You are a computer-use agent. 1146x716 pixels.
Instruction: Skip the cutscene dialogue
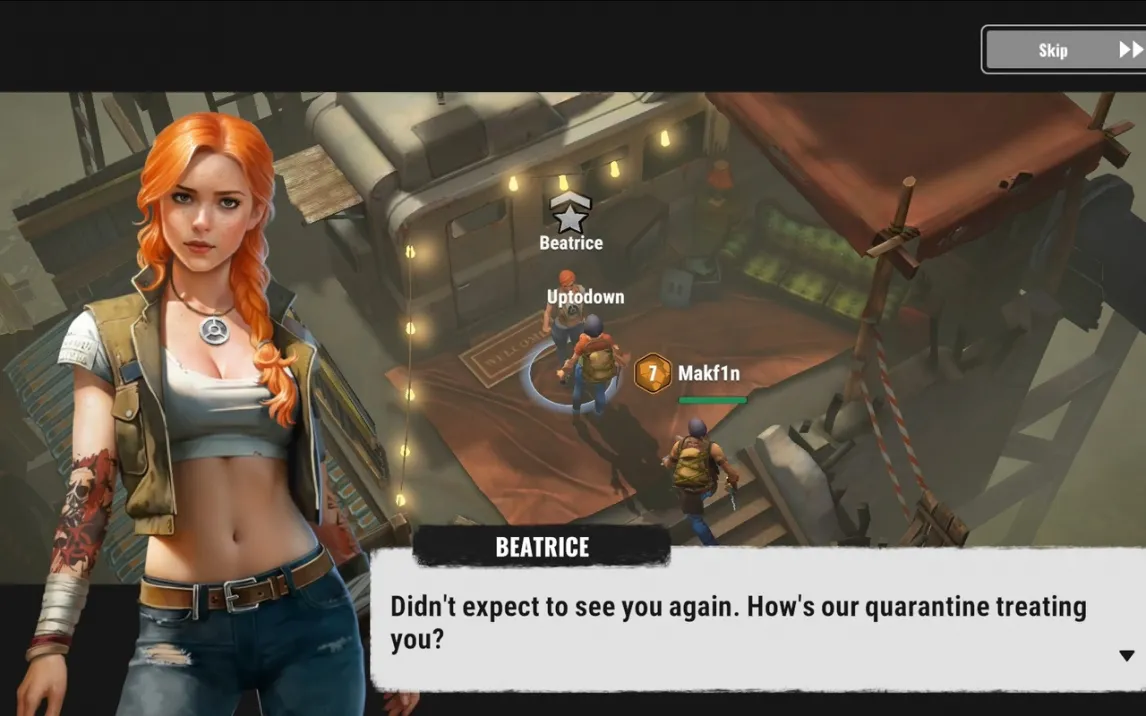1064,50
